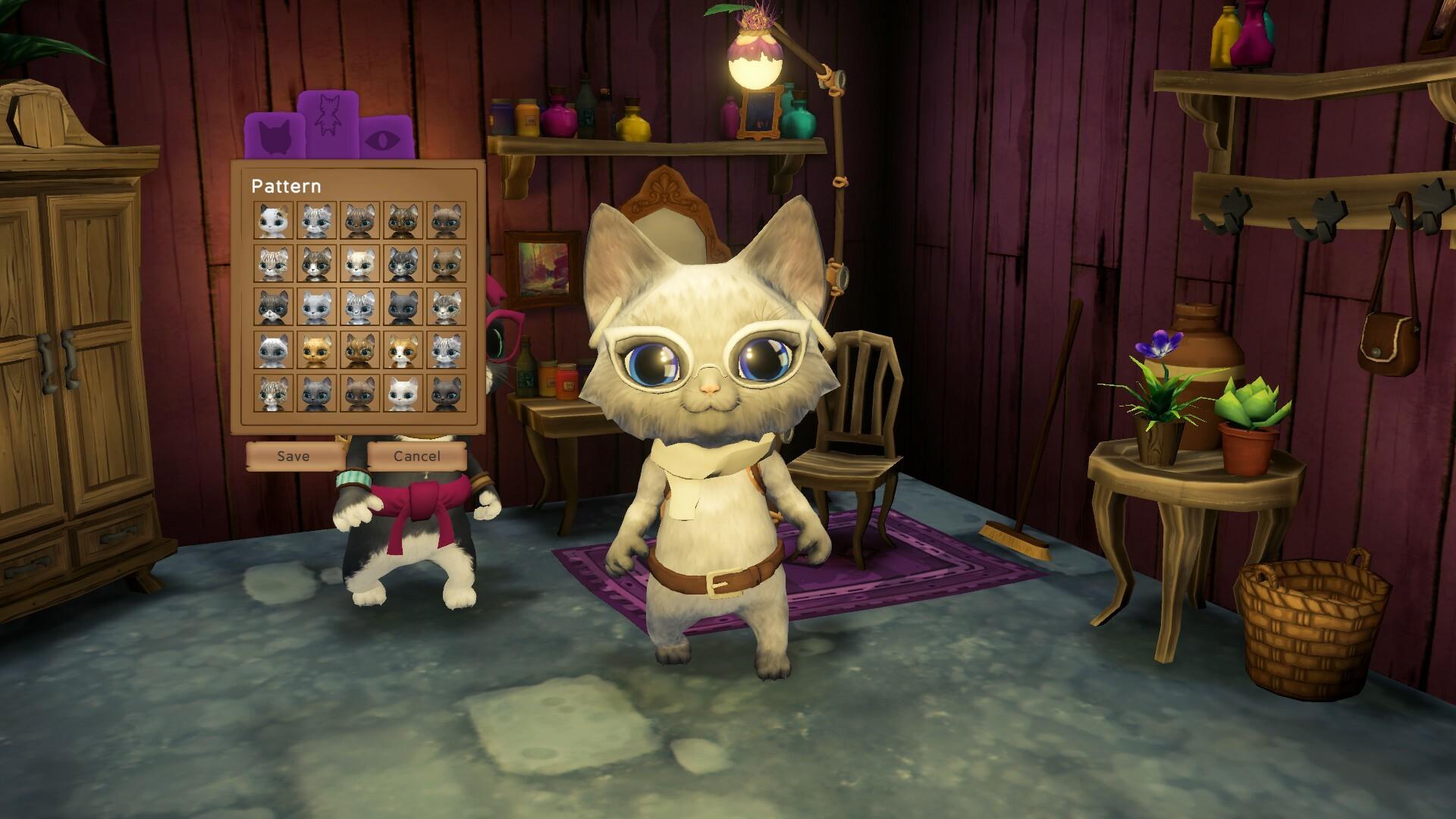Screen dimensions: 1456x819
Task: Select the pure white pattern in the bottom row
Action: 403,393
